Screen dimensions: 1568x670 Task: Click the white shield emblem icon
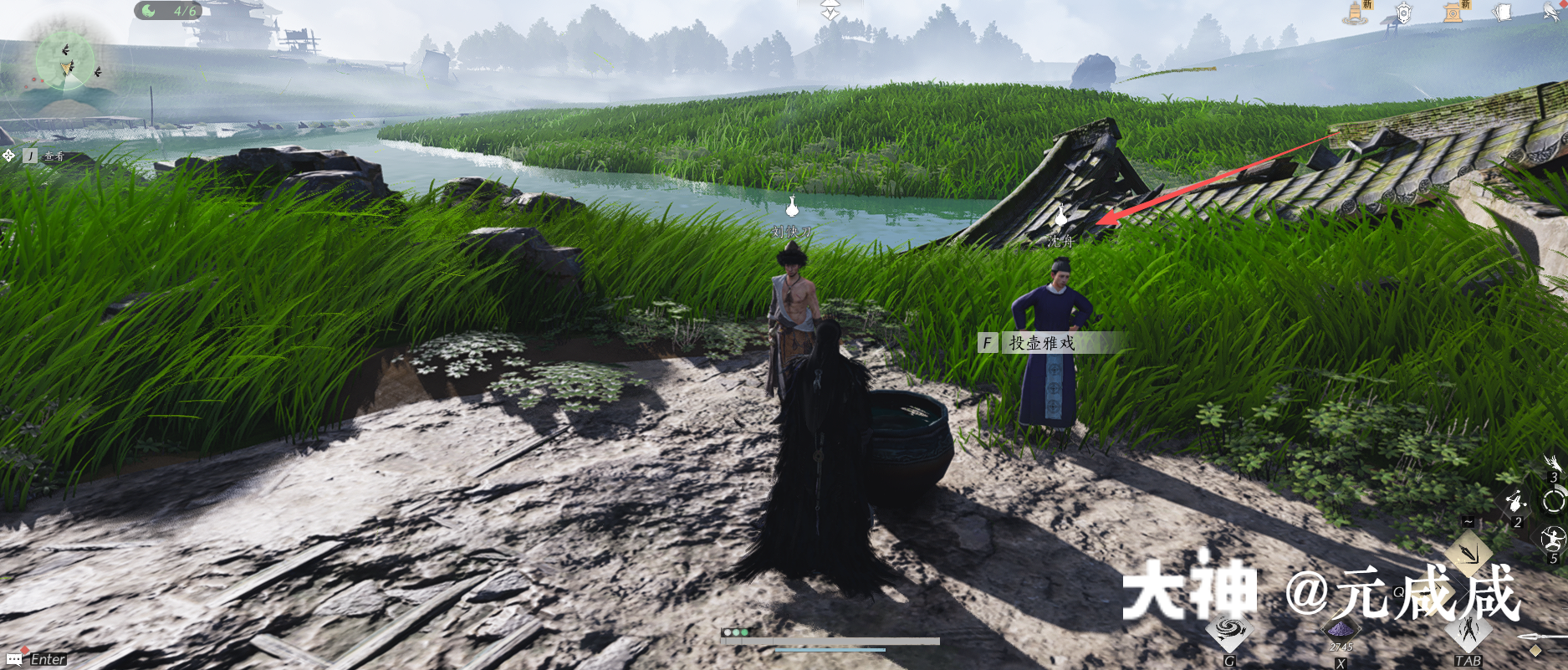click(x=1404, y=13)
